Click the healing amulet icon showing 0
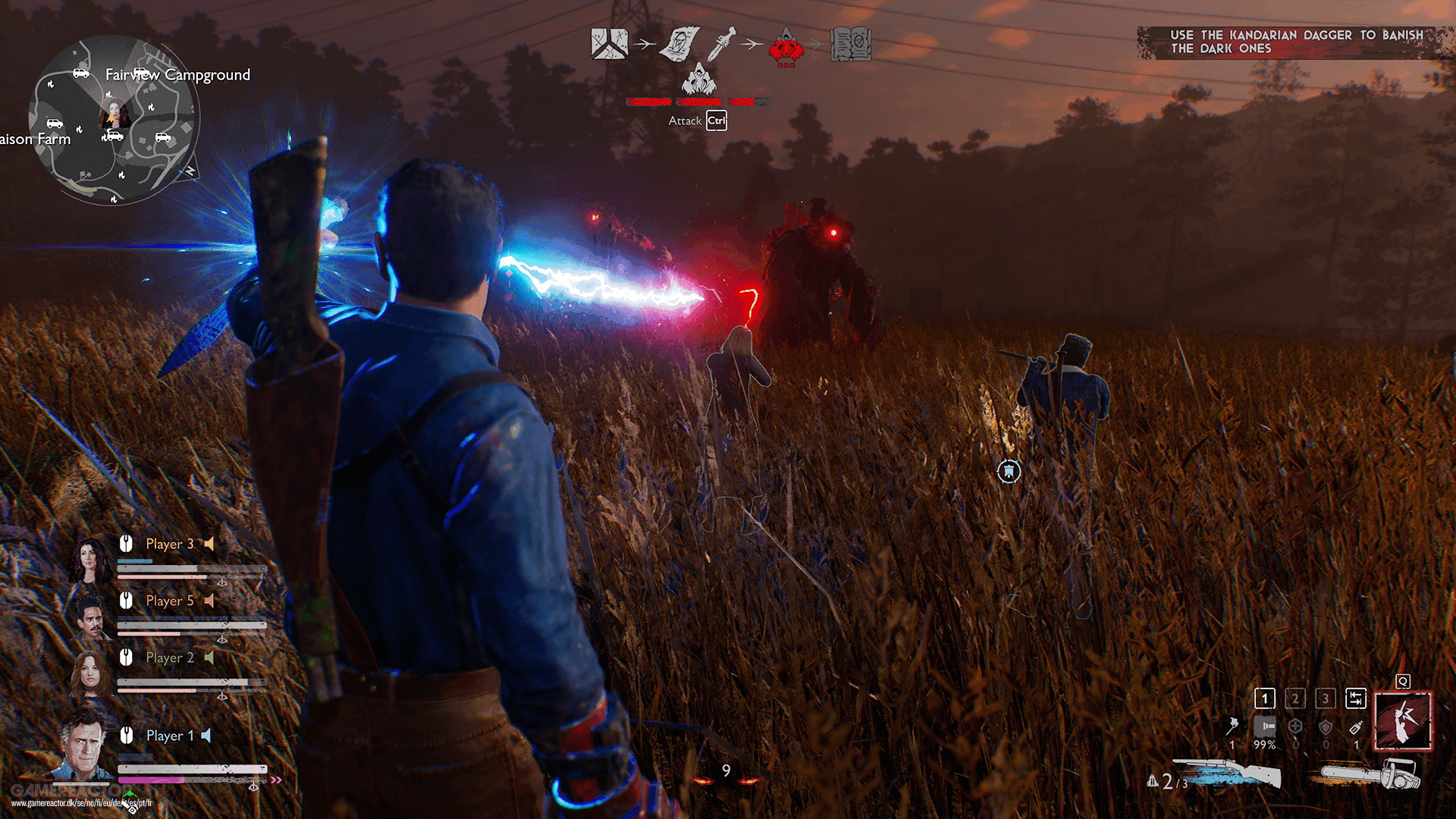Image resolution: width=1456 pixels, height=819 pixels. (x=1295, y=726)
